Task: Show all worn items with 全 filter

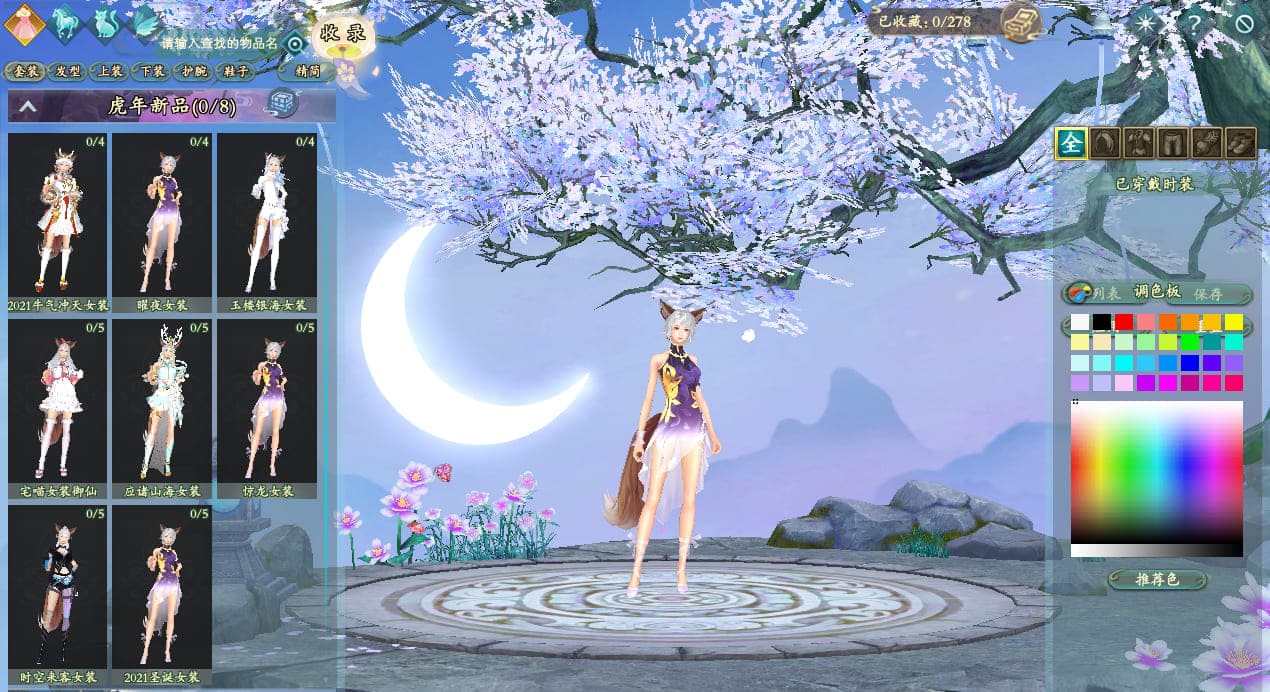Action: pyautogui.click(x=1071, y=144)
